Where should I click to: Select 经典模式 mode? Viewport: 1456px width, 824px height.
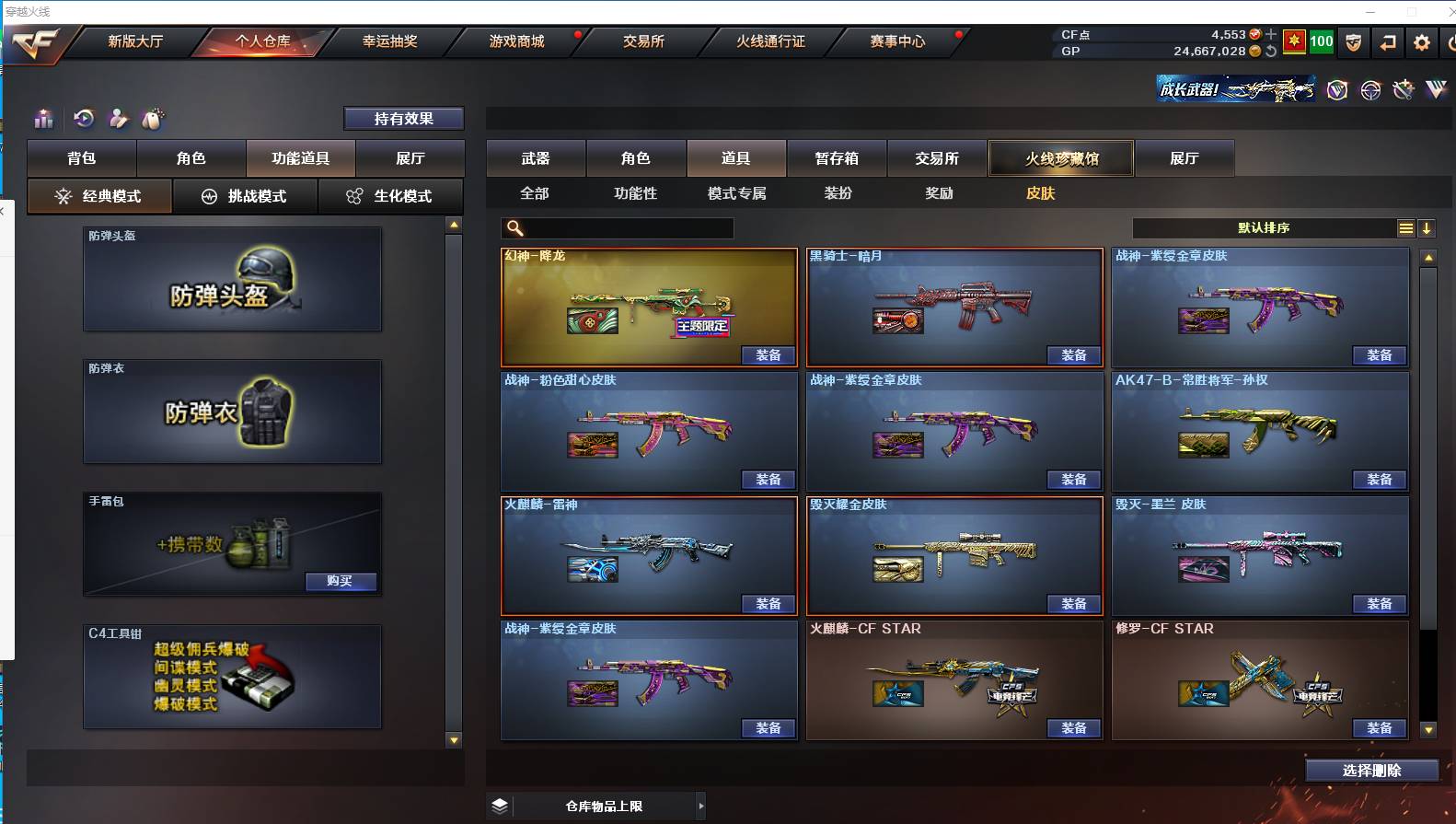pos(99,196)
